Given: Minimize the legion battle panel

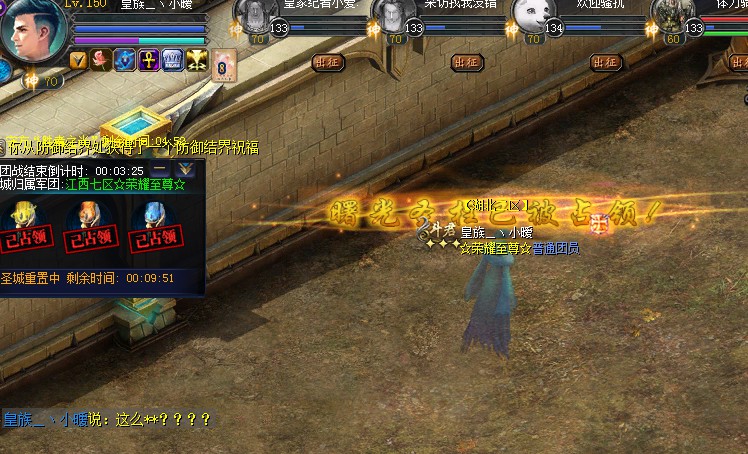Looking at the screenshot, I should (160, 170).
